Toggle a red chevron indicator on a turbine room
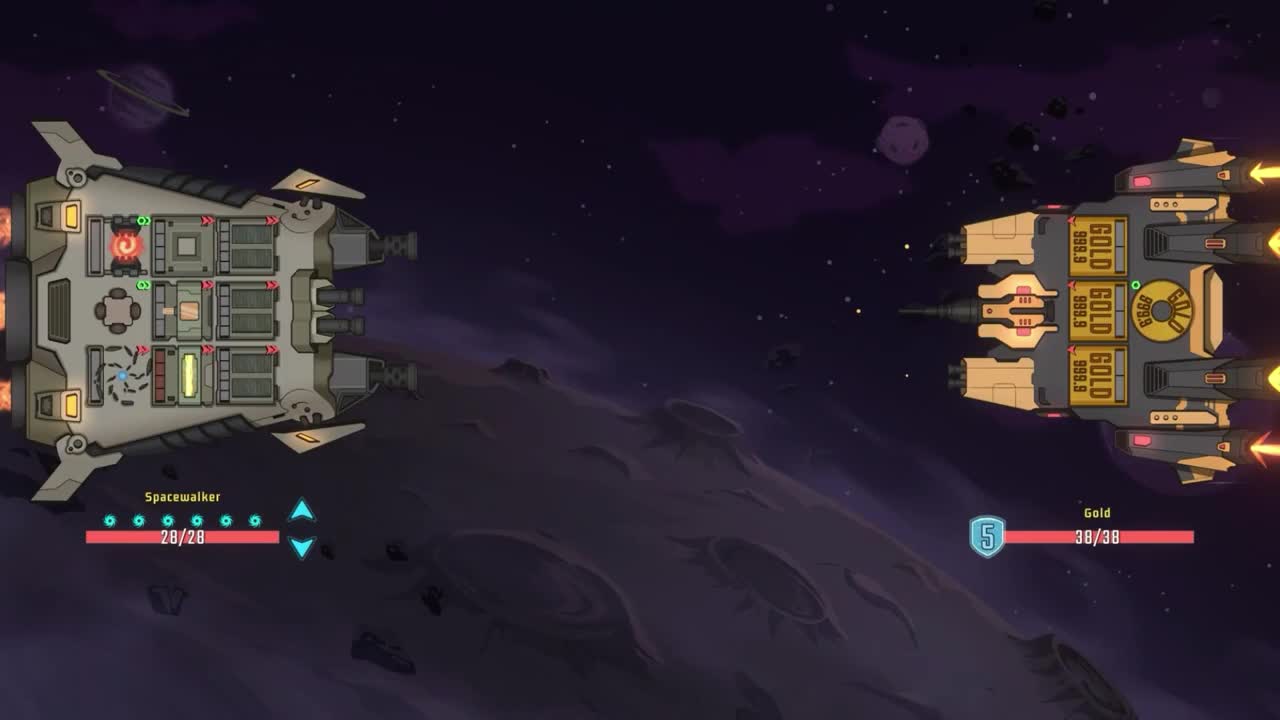 point(270,220)
